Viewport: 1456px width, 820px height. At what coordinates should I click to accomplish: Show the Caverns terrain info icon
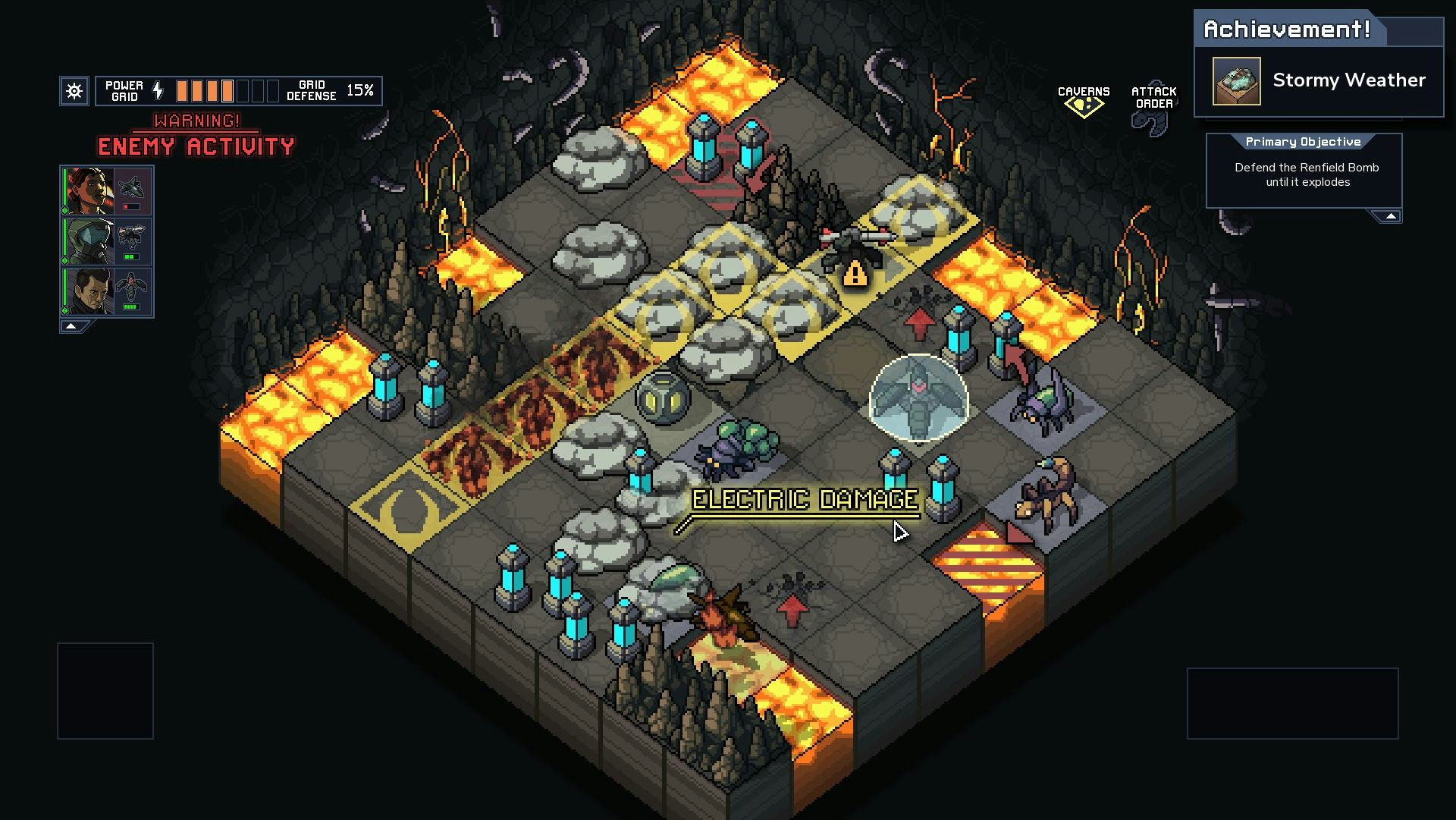pos(1084,102)
